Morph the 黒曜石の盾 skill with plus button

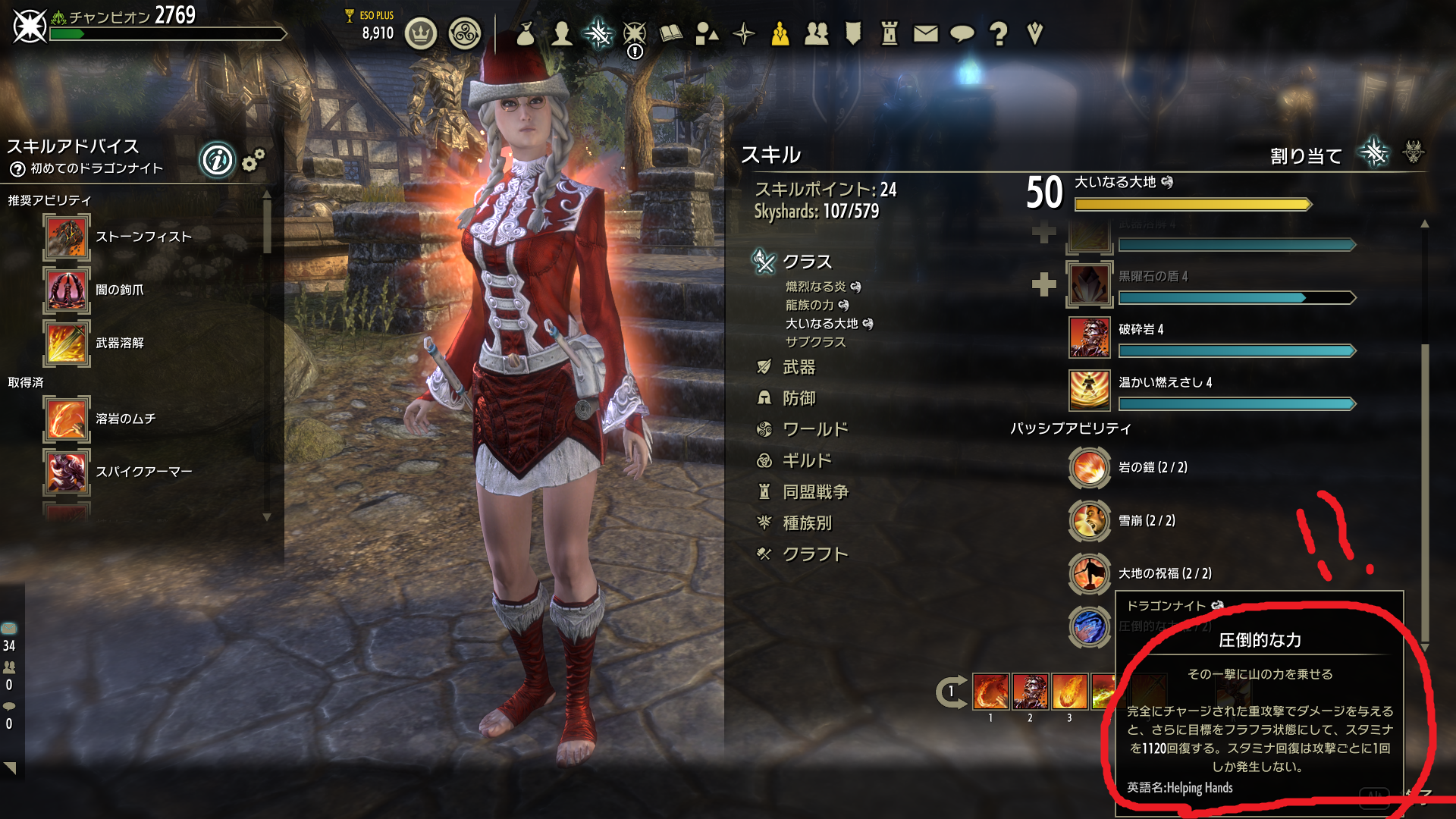point(1044,284)
